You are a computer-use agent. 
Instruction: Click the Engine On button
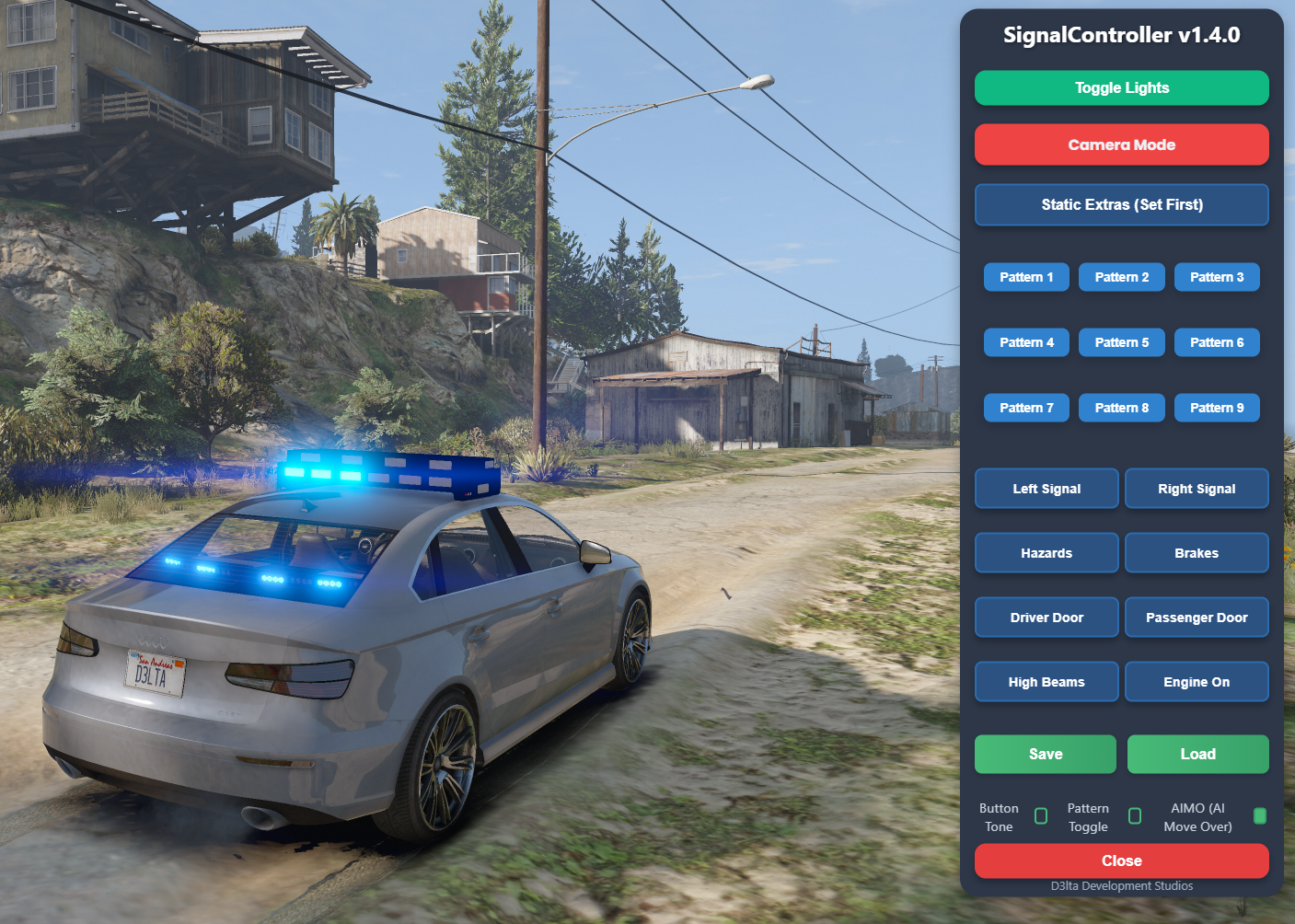tap(1197, 682)
